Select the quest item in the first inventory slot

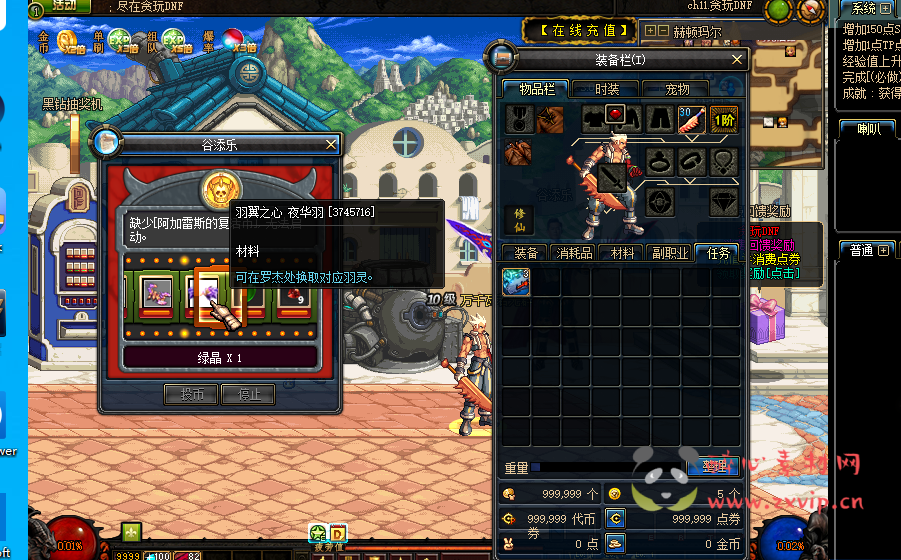[516, 282]
